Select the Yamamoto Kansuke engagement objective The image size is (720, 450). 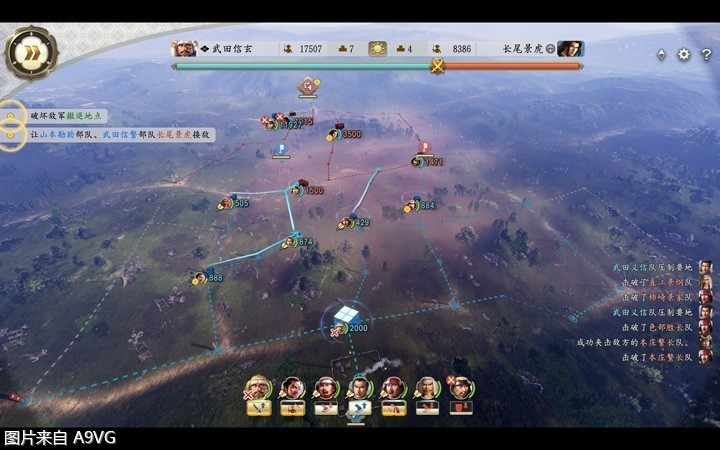pyautogui.click(x=120, y=134)
